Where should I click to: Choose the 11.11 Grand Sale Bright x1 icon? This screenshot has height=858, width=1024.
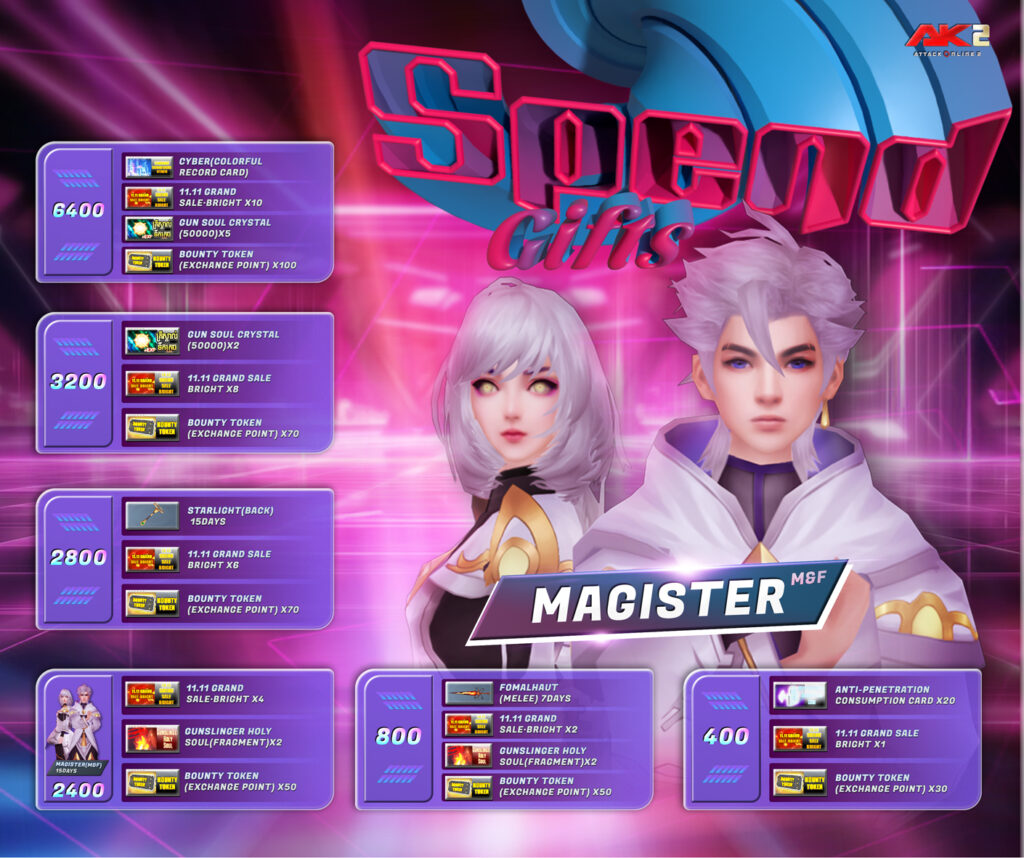point(799,739)
